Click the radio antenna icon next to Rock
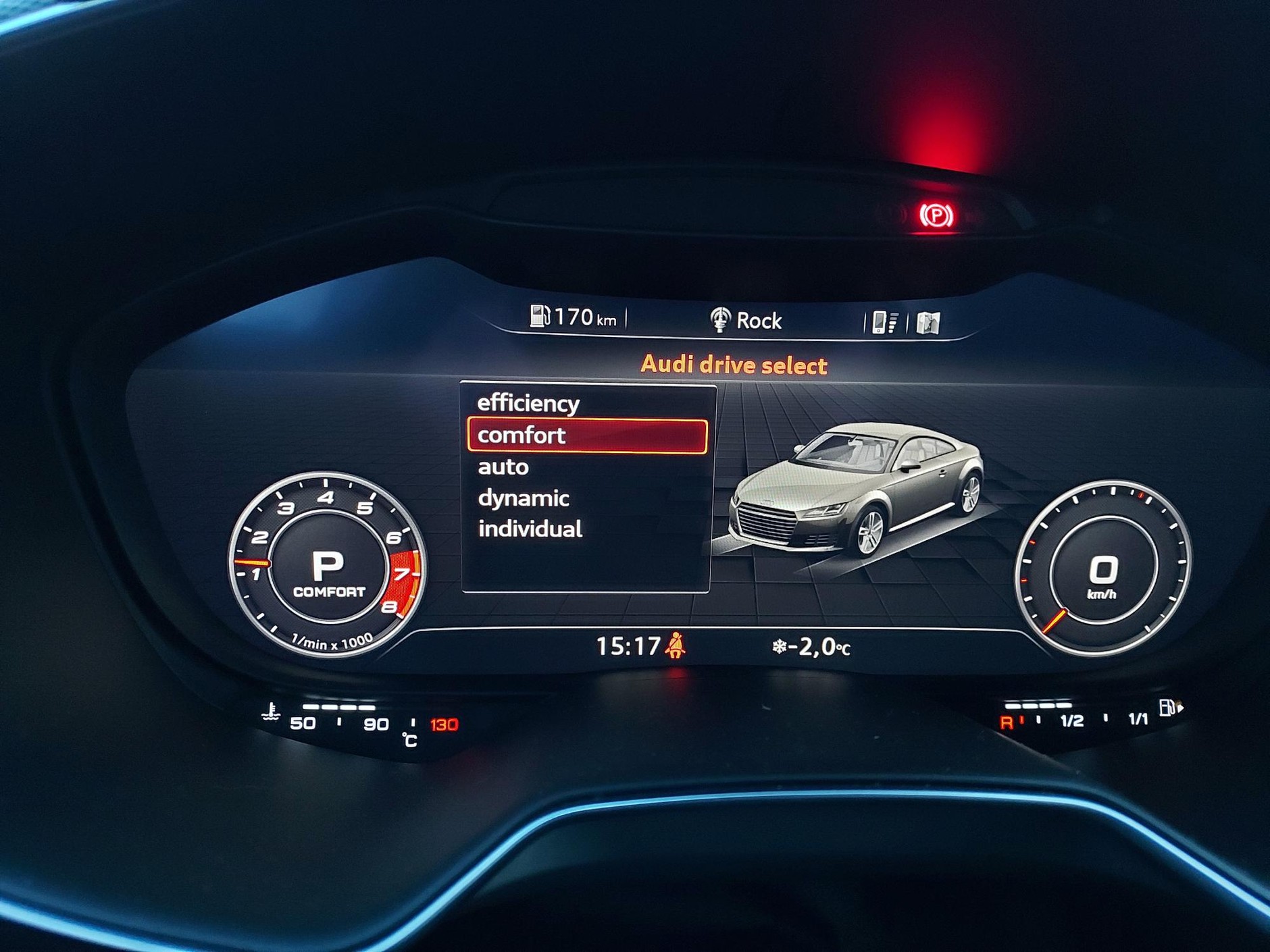This screenshot has width=1270, height=952. point(720,318)
